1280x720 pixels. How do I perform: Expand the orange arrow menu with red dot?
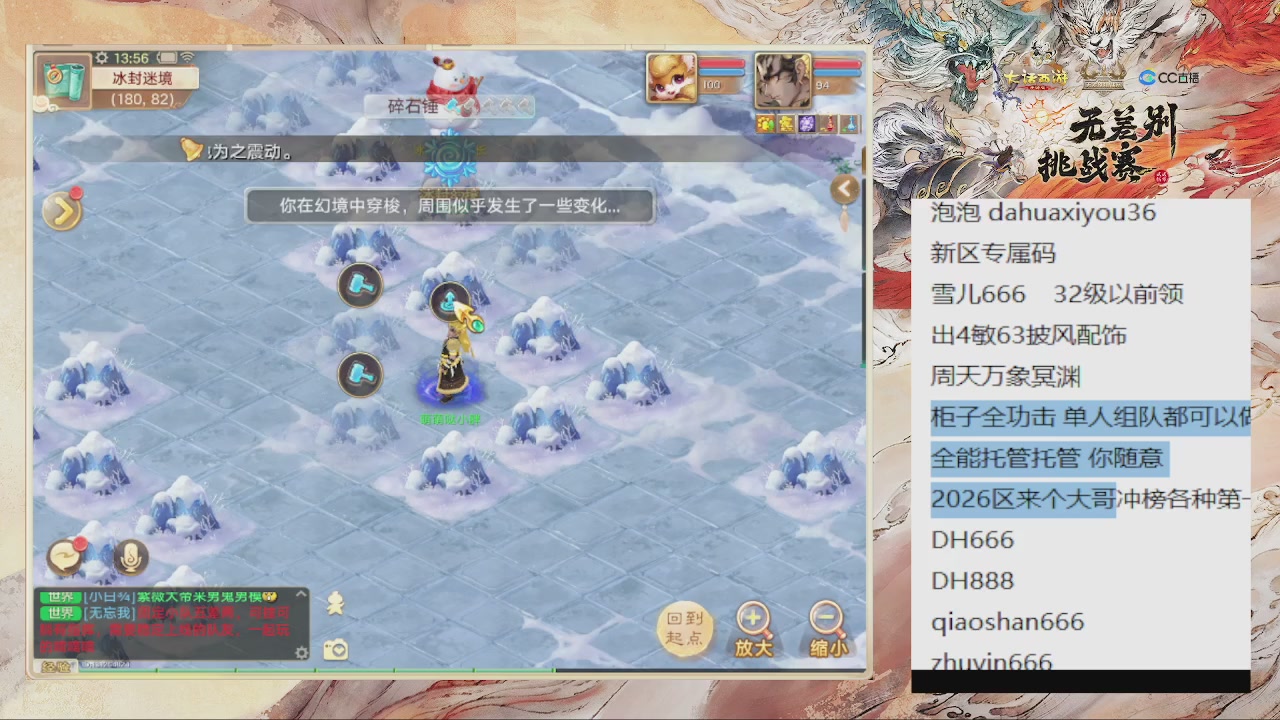(62, 210)
